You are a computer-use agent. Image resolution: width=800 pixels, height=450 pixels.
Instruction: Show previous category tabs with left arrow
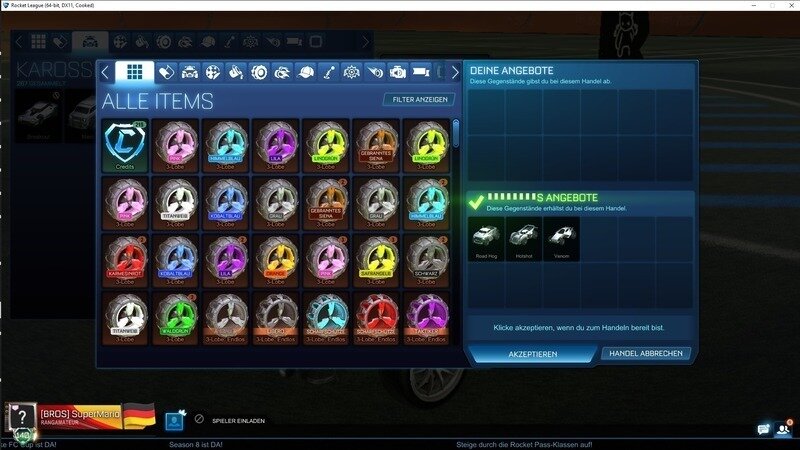(105, 72)
